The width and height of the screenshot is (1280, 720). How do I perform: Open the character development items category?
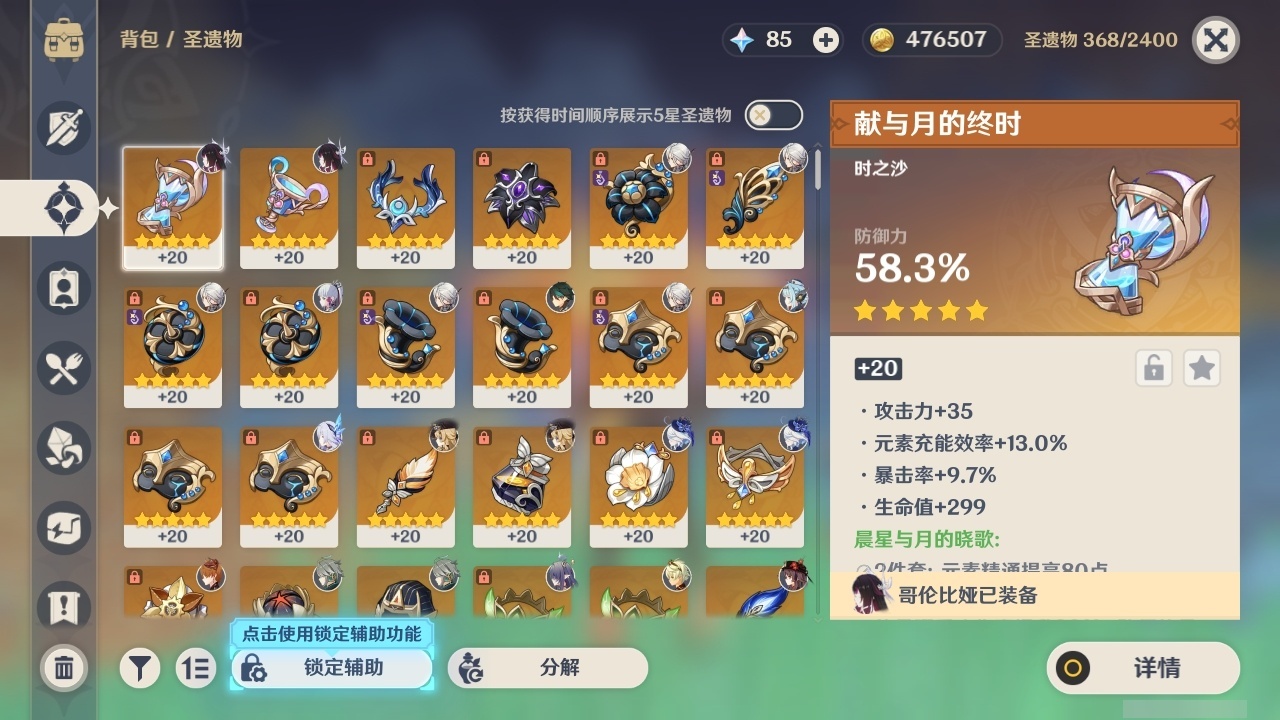64,288
